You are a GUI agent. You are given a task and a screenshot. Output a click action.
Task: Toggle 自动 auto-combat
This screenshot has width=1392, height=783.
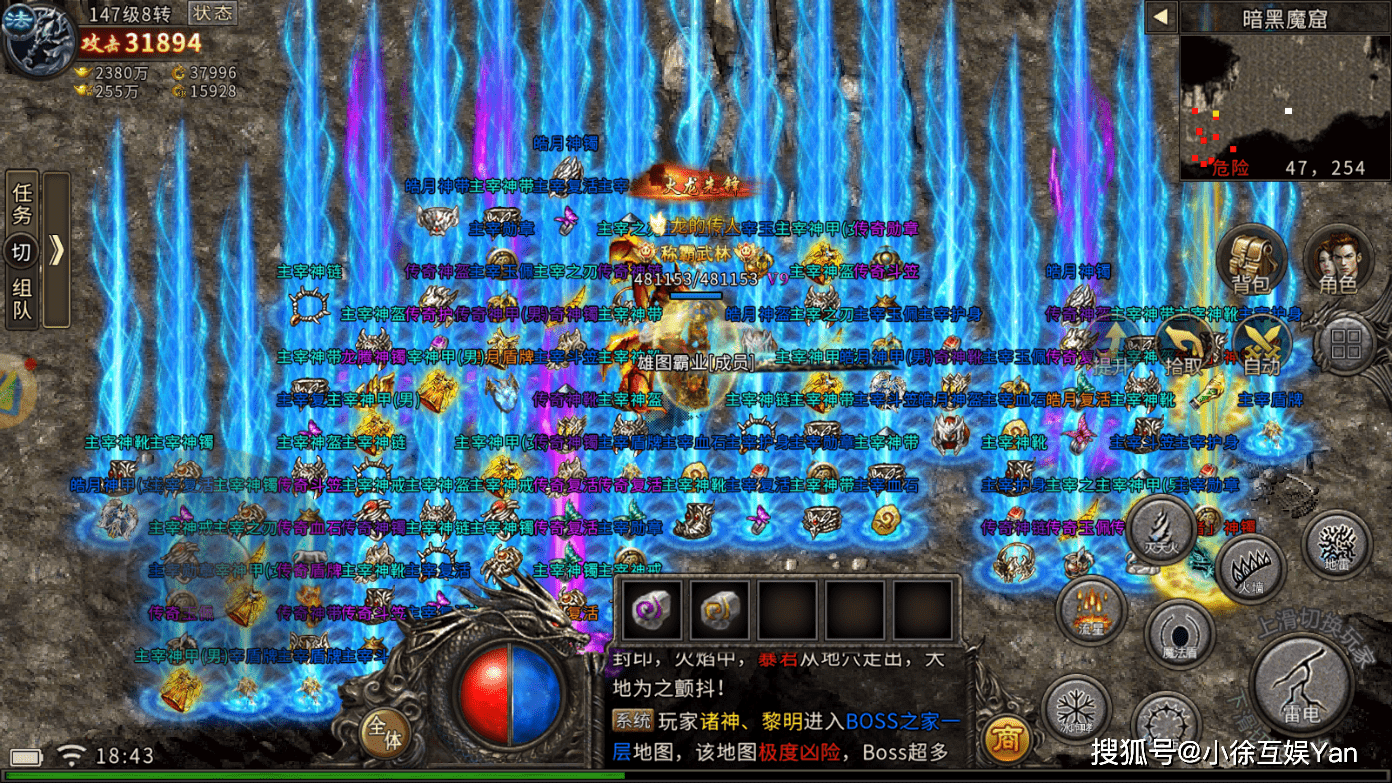point(1261,345)
